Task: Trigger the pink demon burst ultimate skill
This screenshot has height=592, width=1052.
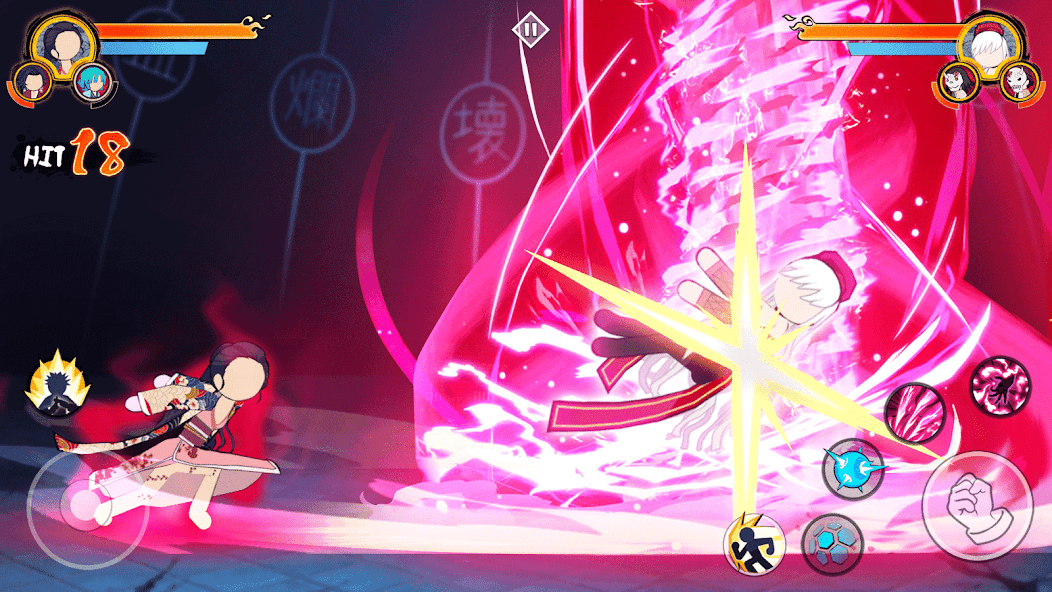Action: [999, 385]
